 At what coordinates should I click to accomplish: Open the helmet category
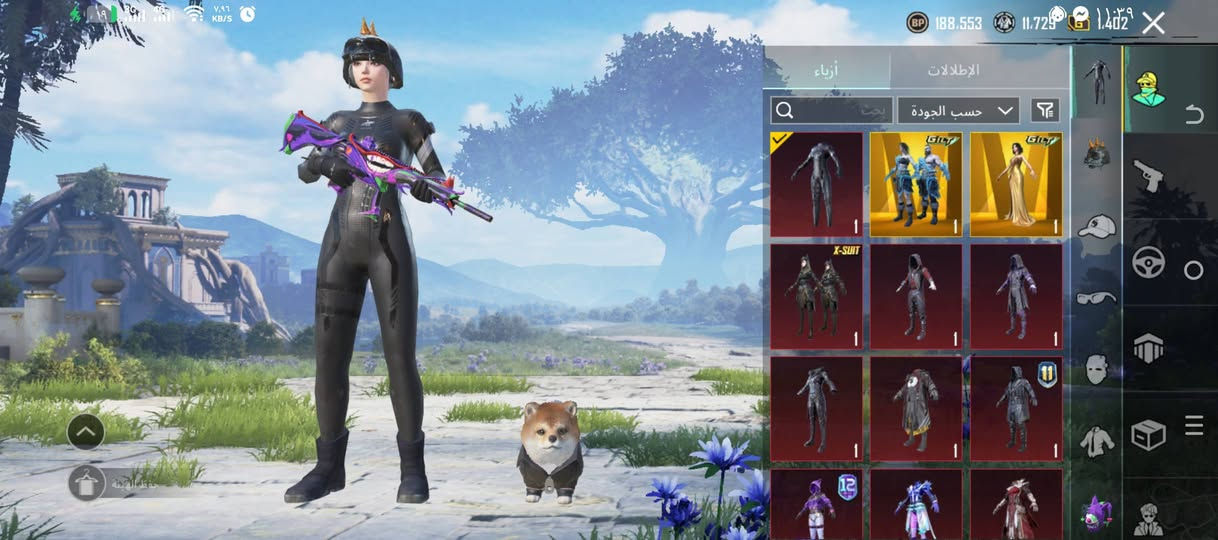pos(1096,155)
